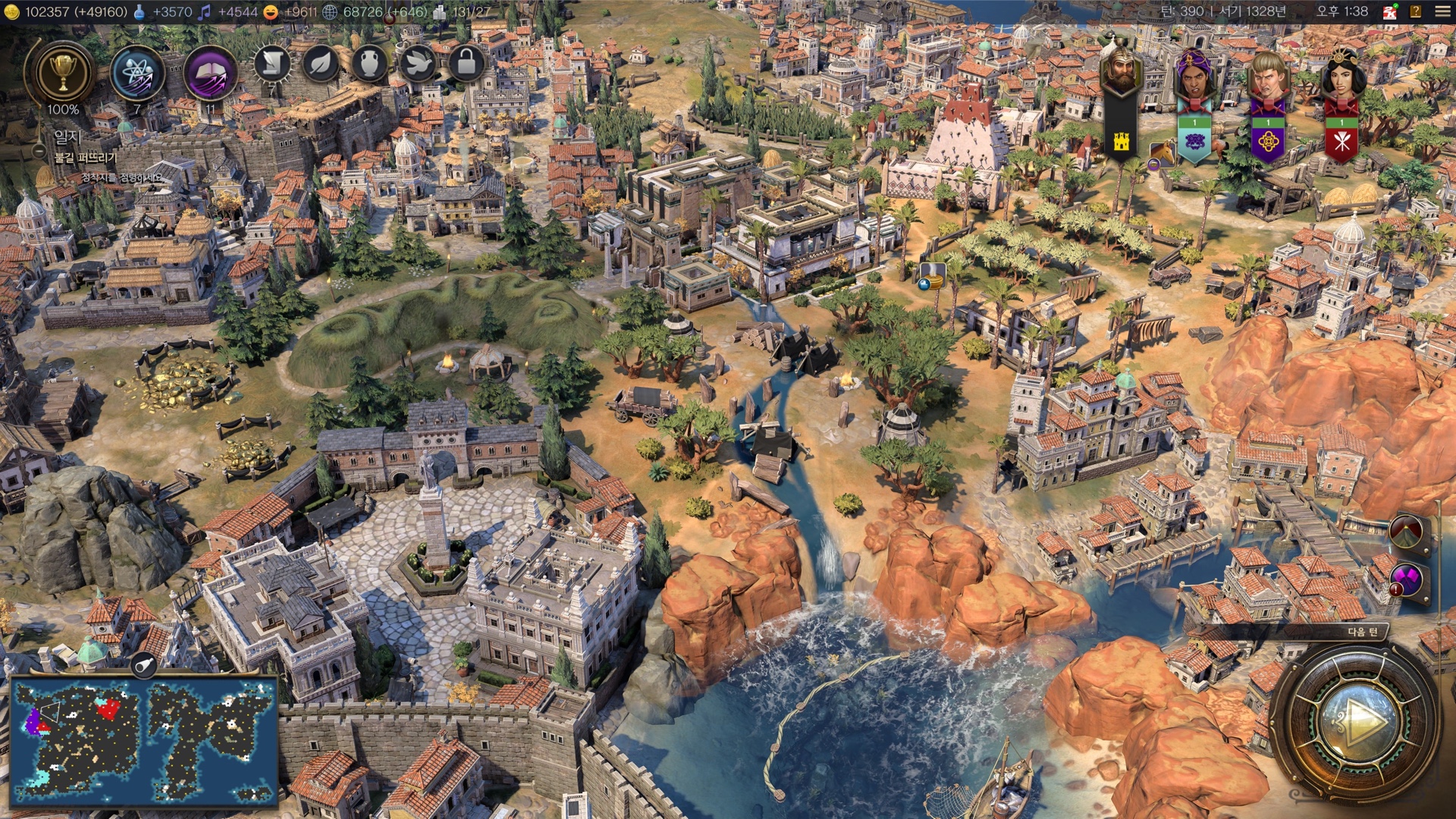Collapse the journal (일지) quest tracker
Viewport: 1456px width, 819px height.
click(x=39, y=151)
